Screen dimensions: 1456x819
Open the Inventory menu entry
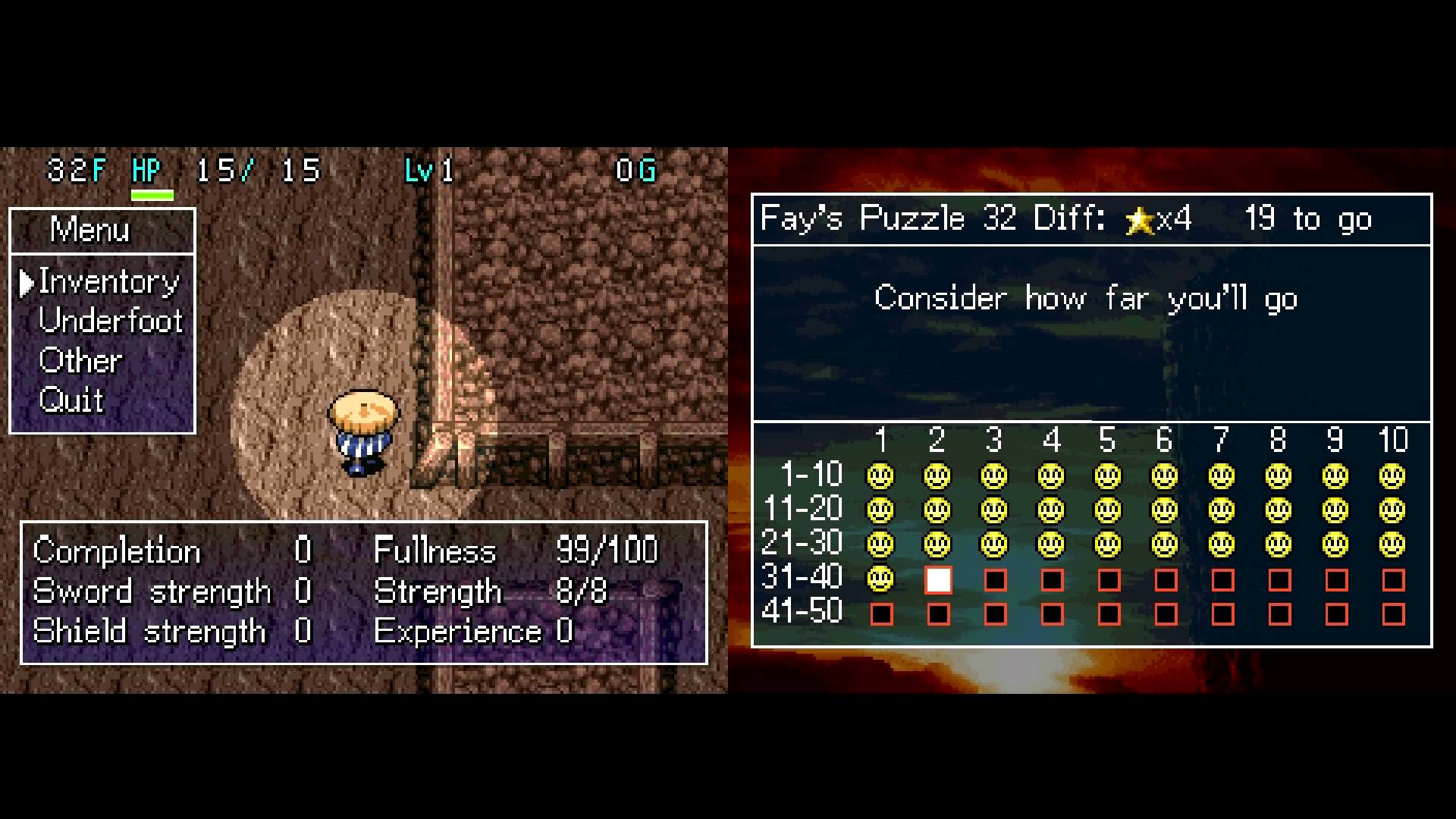(108, 282)
